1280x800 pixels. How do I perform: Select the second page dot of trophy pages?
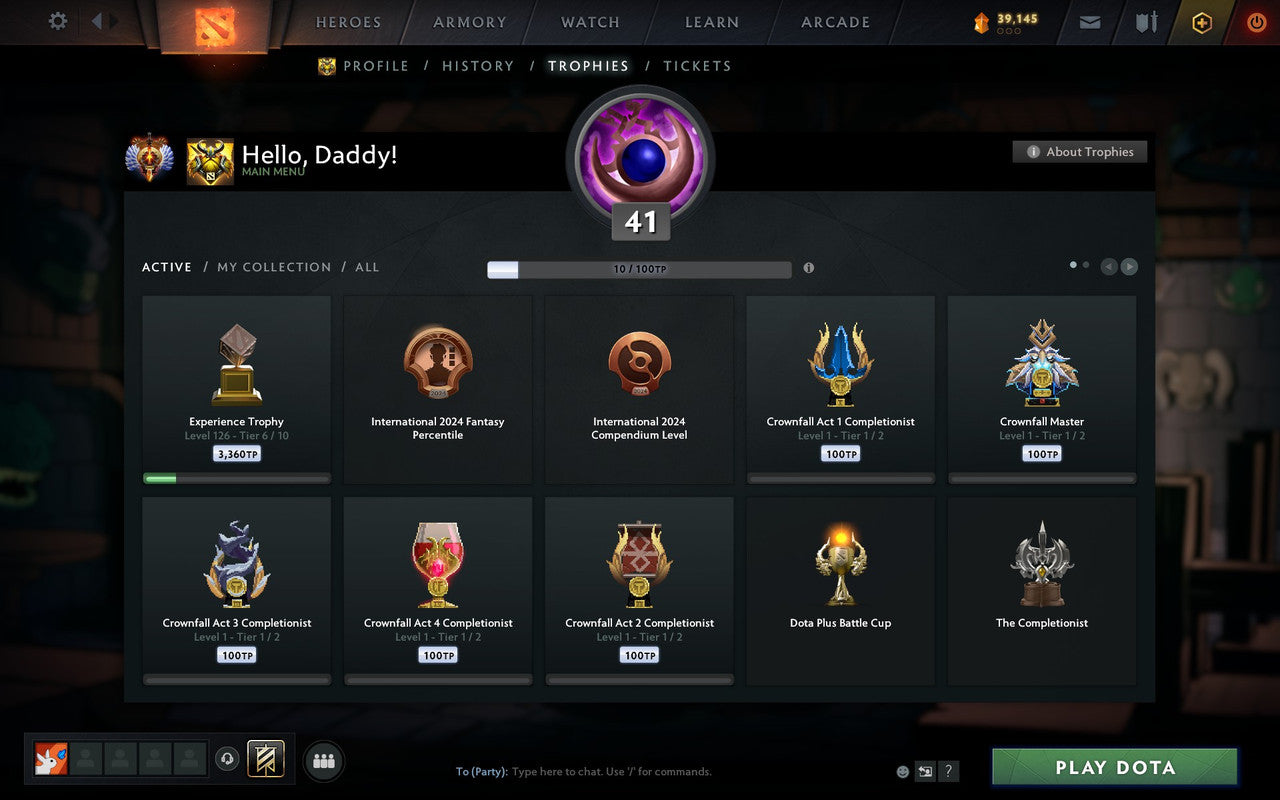[x=1085, y=264]
